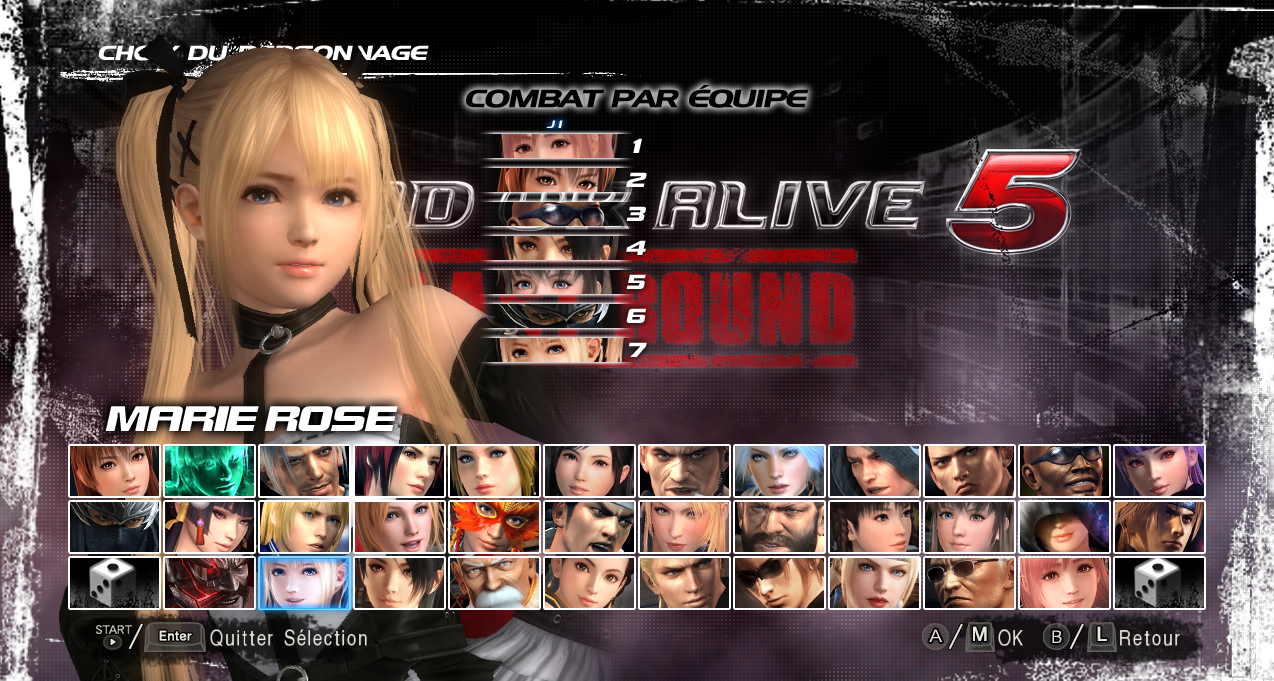
Task: Pick La Mariposa in the orange feather mask
Action: 494,527
